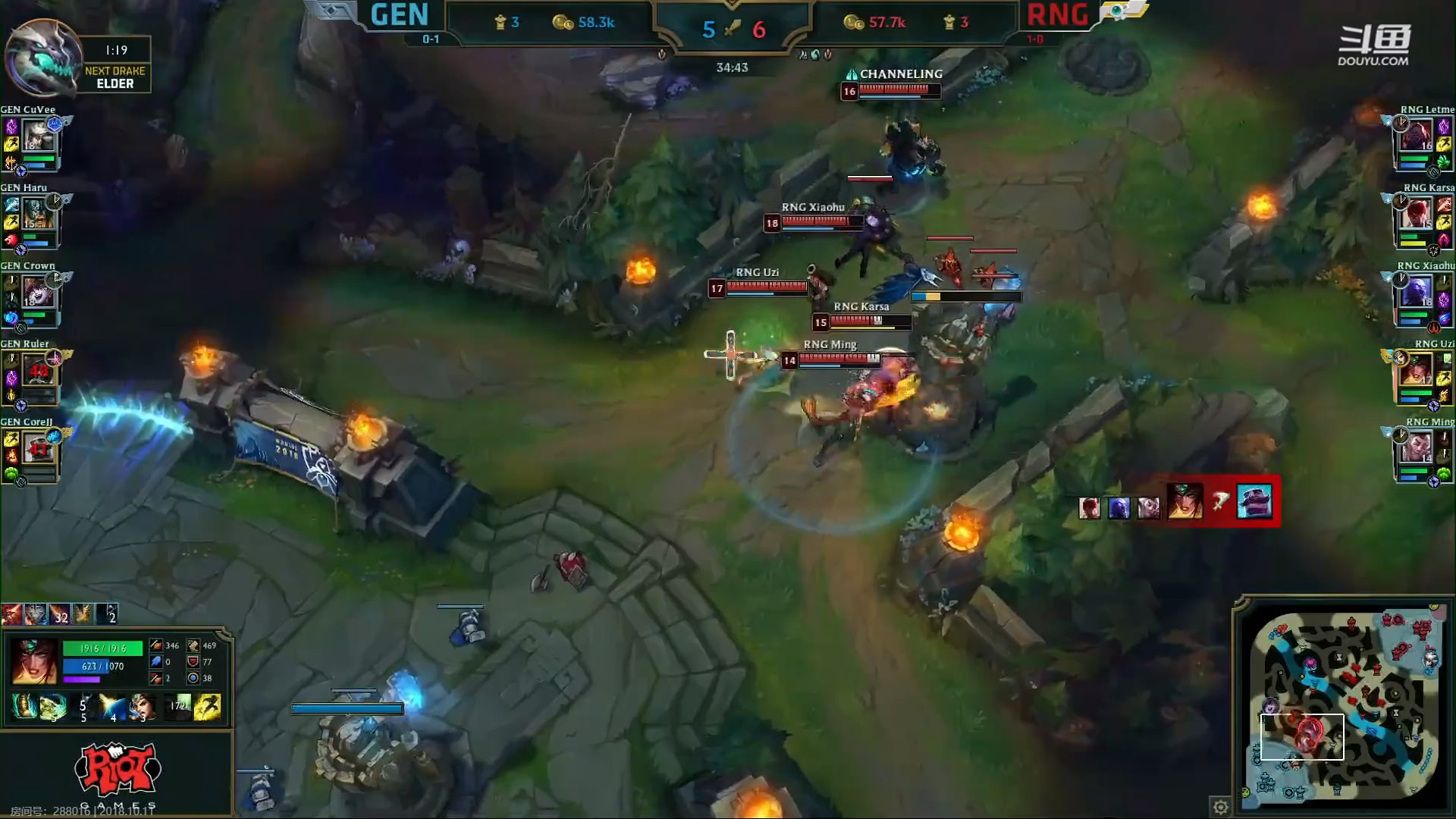Click the movement speed boot stat icon

(193, 645)
